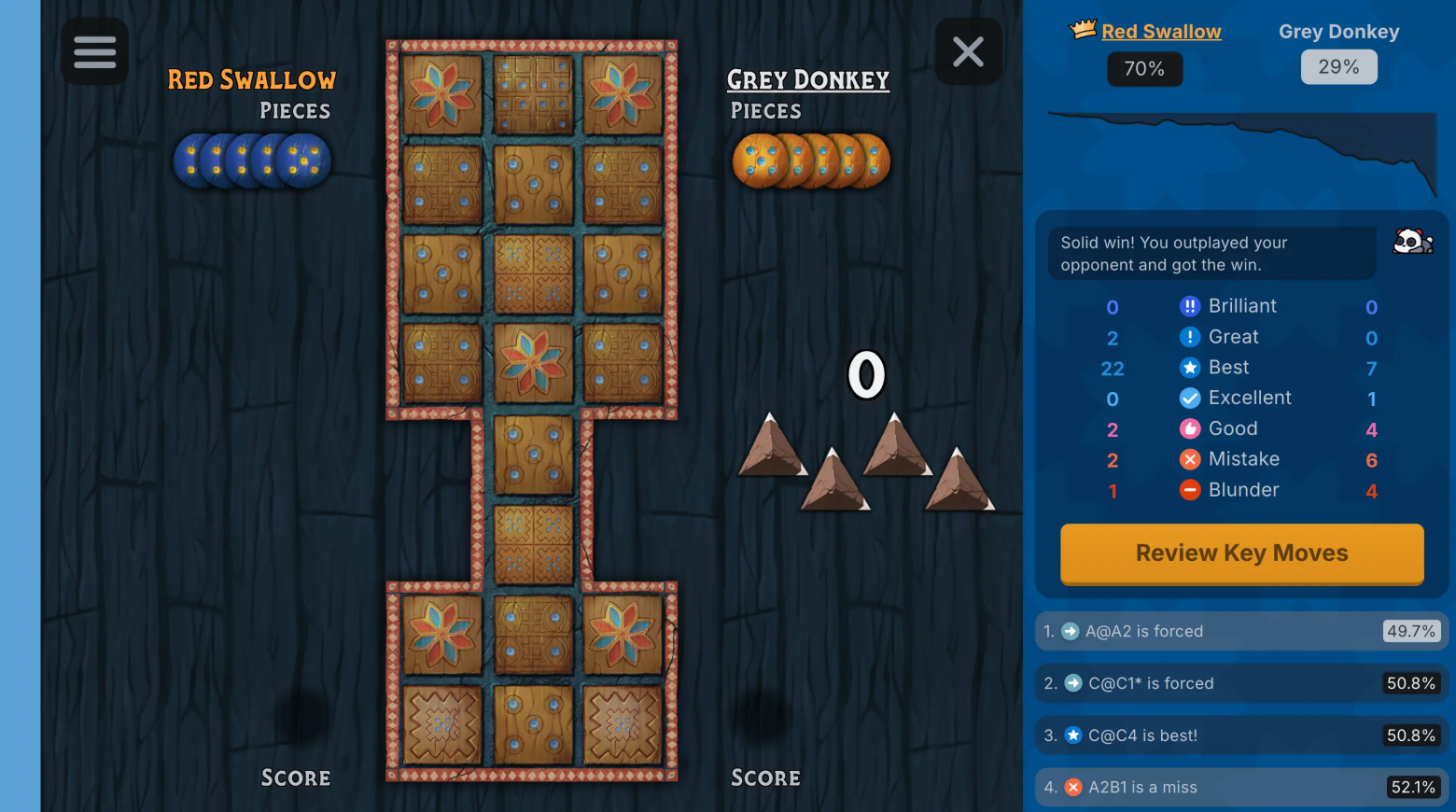Click the Excellent checkmark icon
Image resolution: width=1456 pixels, height=812 pixels.
[1189, 398]
